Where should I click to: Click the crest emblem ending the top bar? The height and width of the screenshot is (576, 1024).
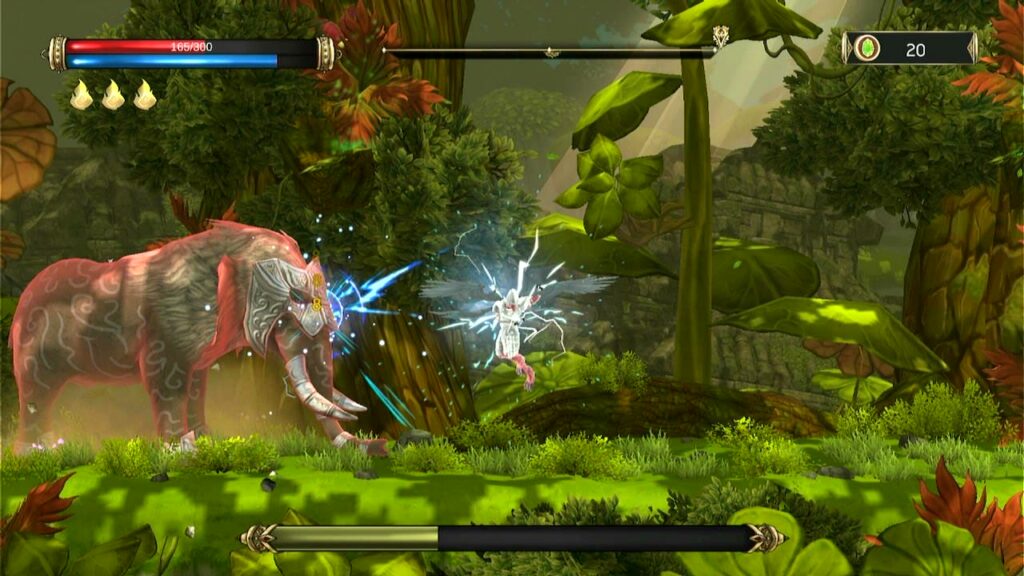[x=720, y=38]
